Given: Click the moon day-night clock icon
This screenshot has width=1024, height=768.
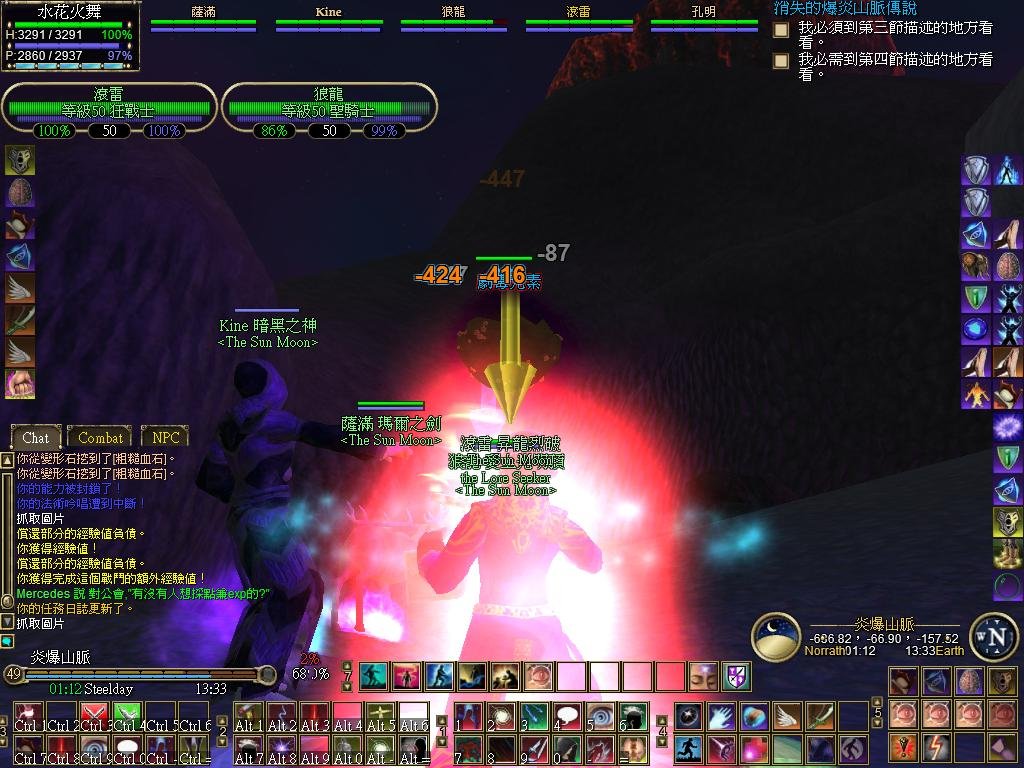Looking at the screenshot, I should pos(776,637).
